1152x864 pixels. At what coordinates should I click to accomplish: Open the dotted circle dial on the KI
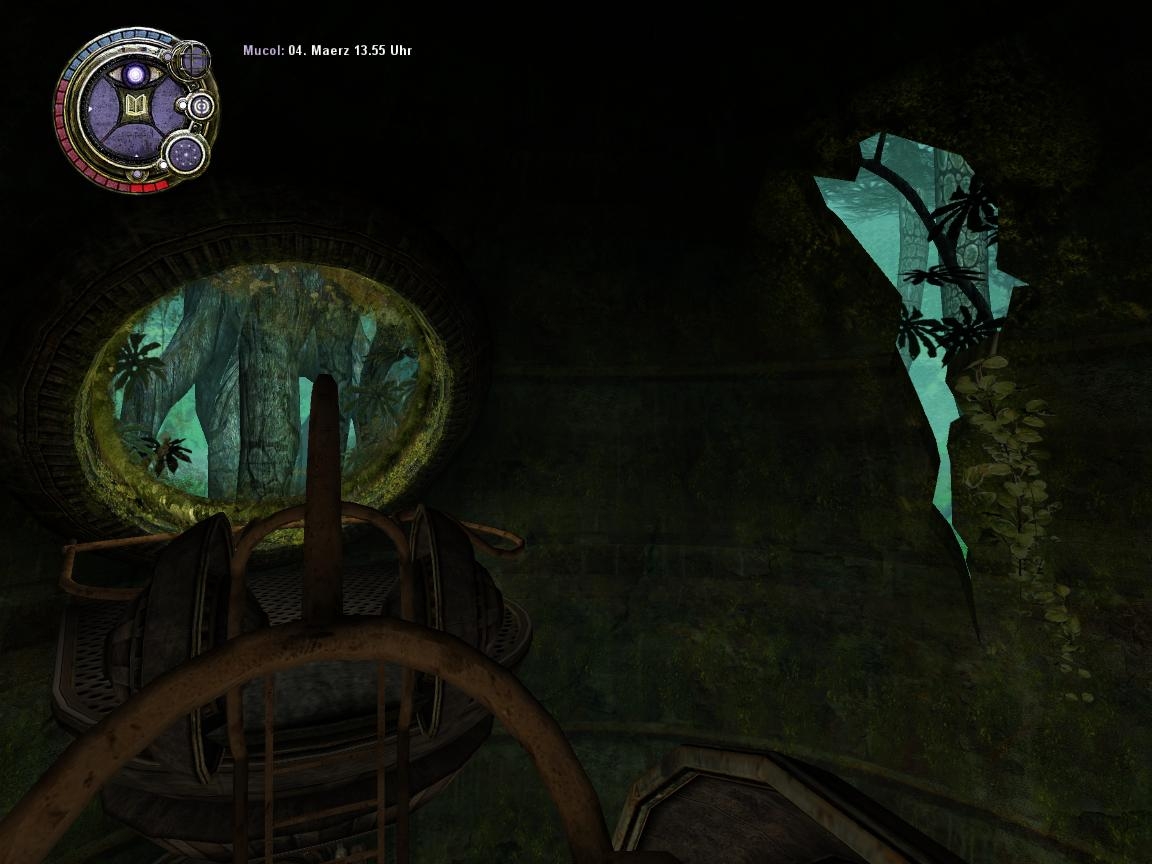[185, 153]
